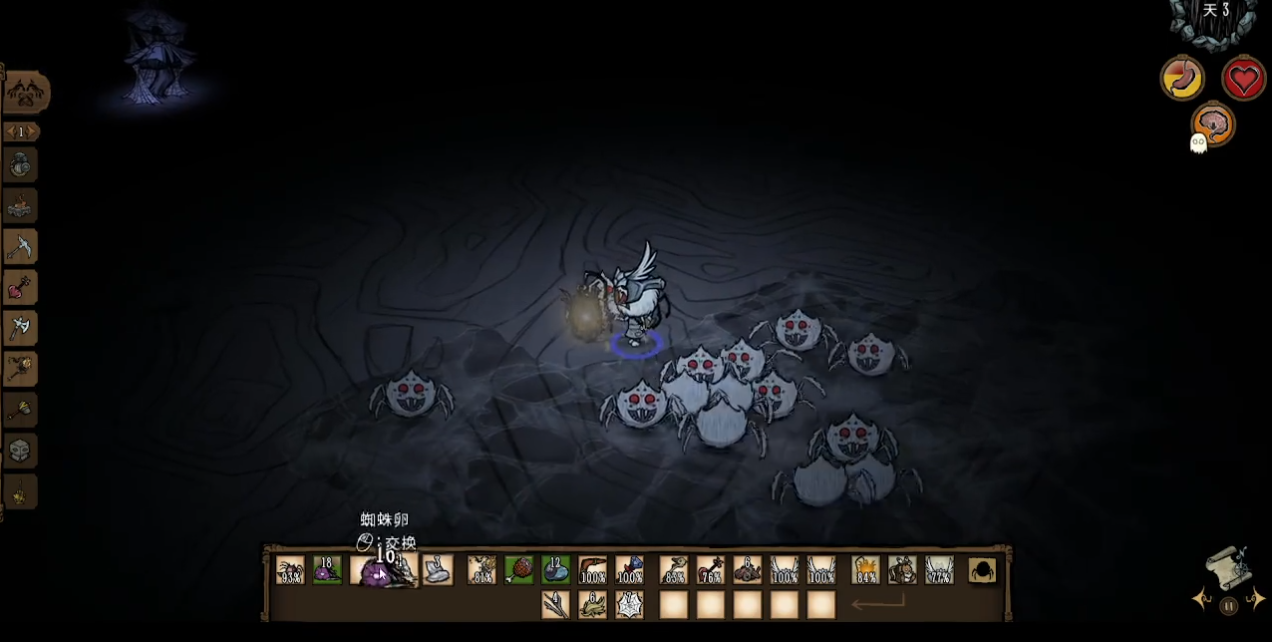Choose the axe crafting recipe
Screen dimensions: 1272x642
20,327
